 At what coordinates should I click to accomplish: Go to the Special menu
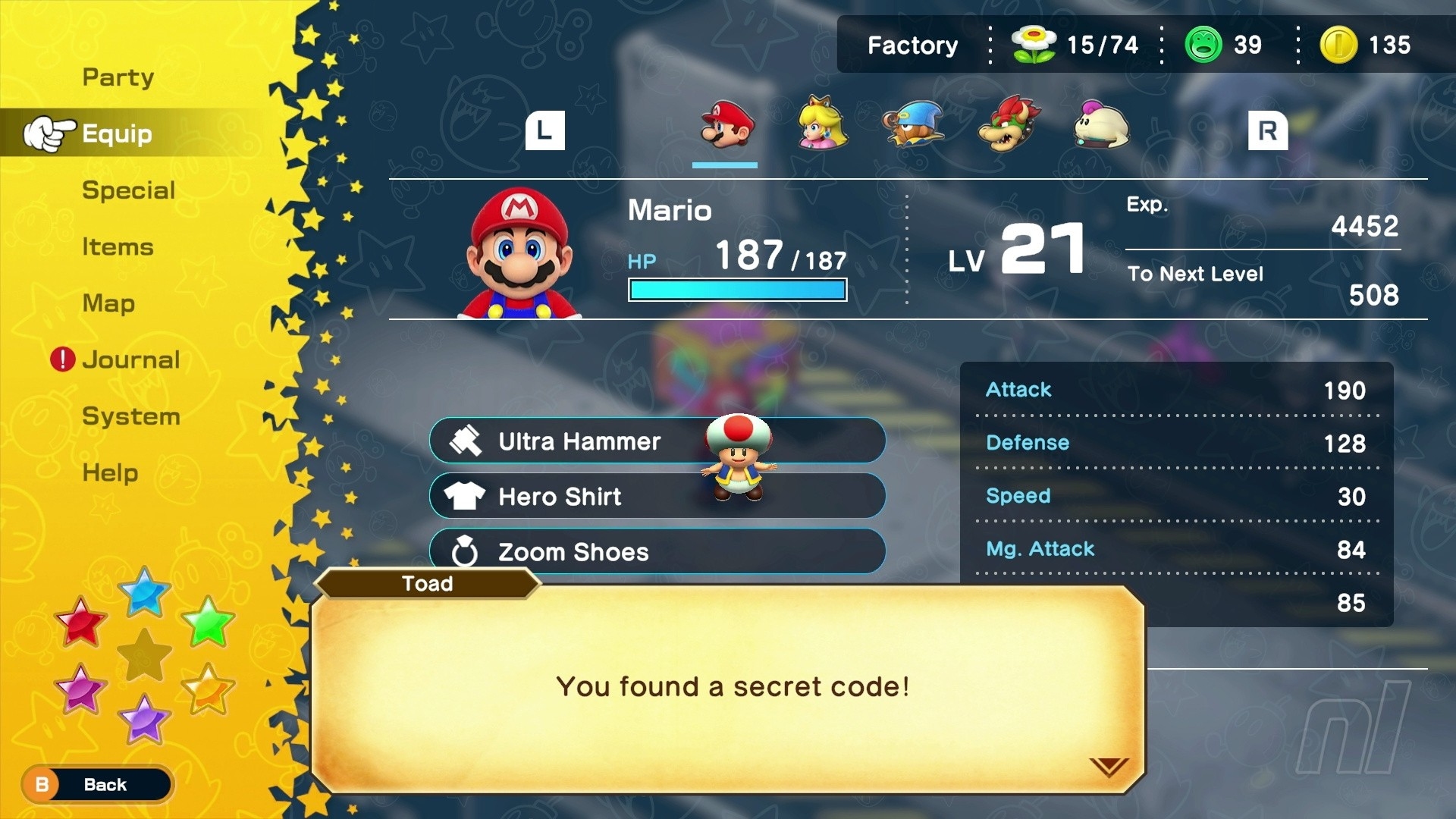click(x=128, y=190)
